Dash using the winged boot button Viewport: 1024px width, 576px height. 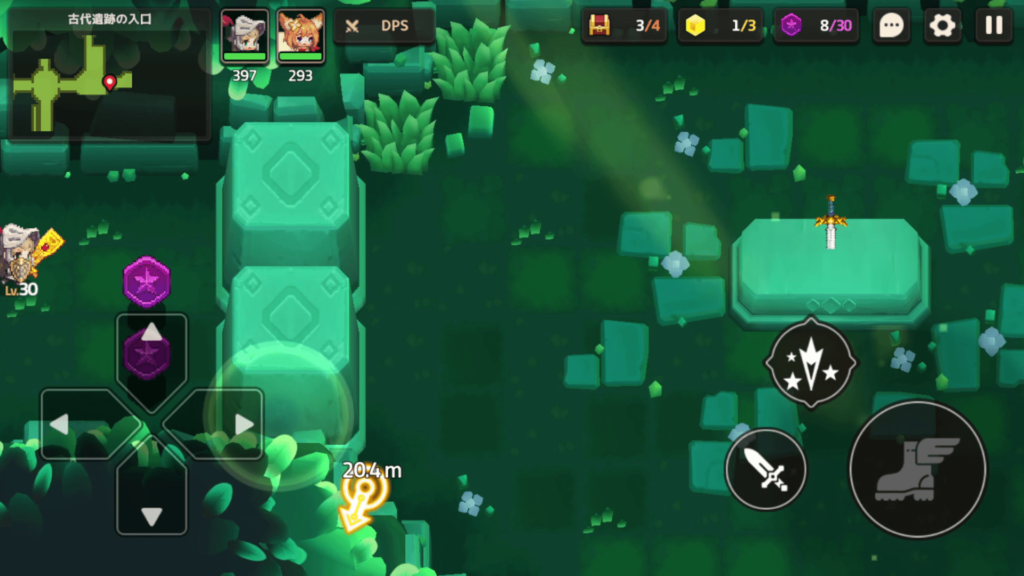917,469
